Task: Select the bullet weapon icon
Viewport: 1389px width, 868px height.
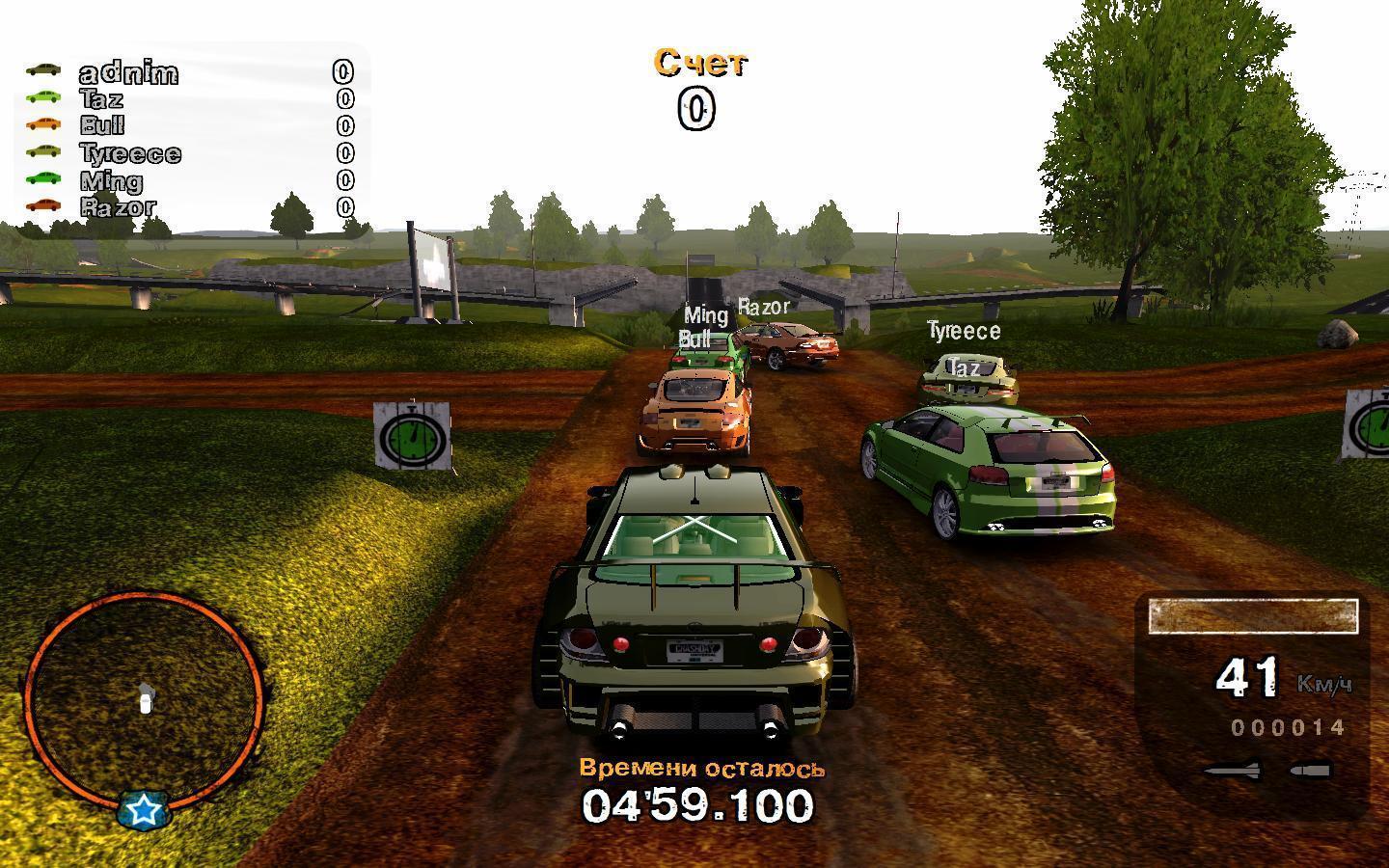Action: point(1311,771)
